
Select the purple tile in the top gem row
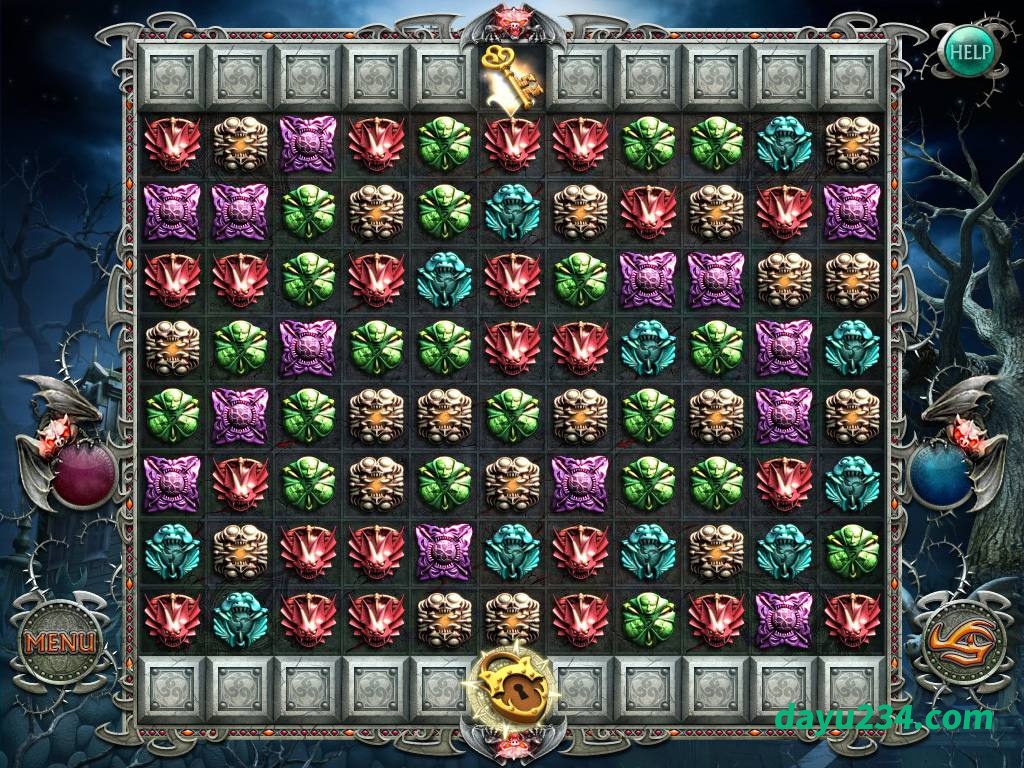point(308,143)
